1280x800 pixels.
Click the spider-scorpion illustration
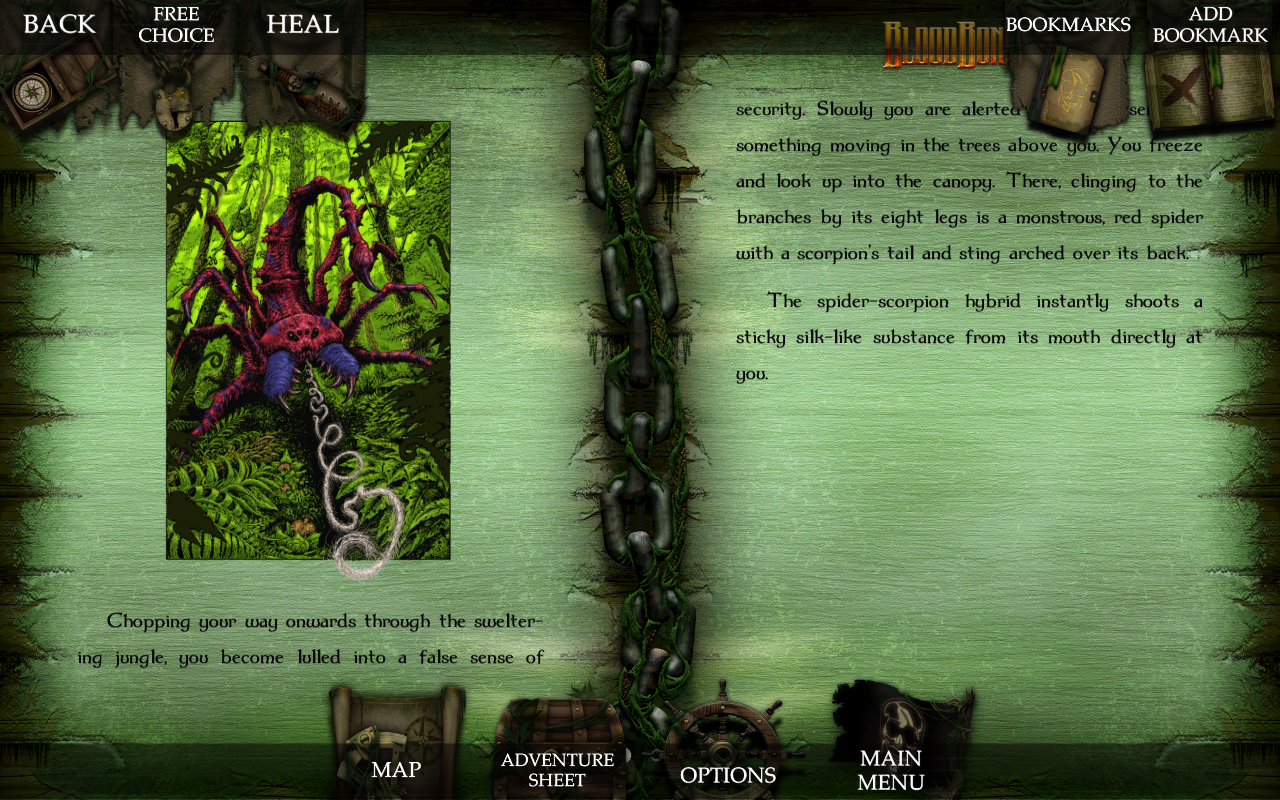[306, 338]
